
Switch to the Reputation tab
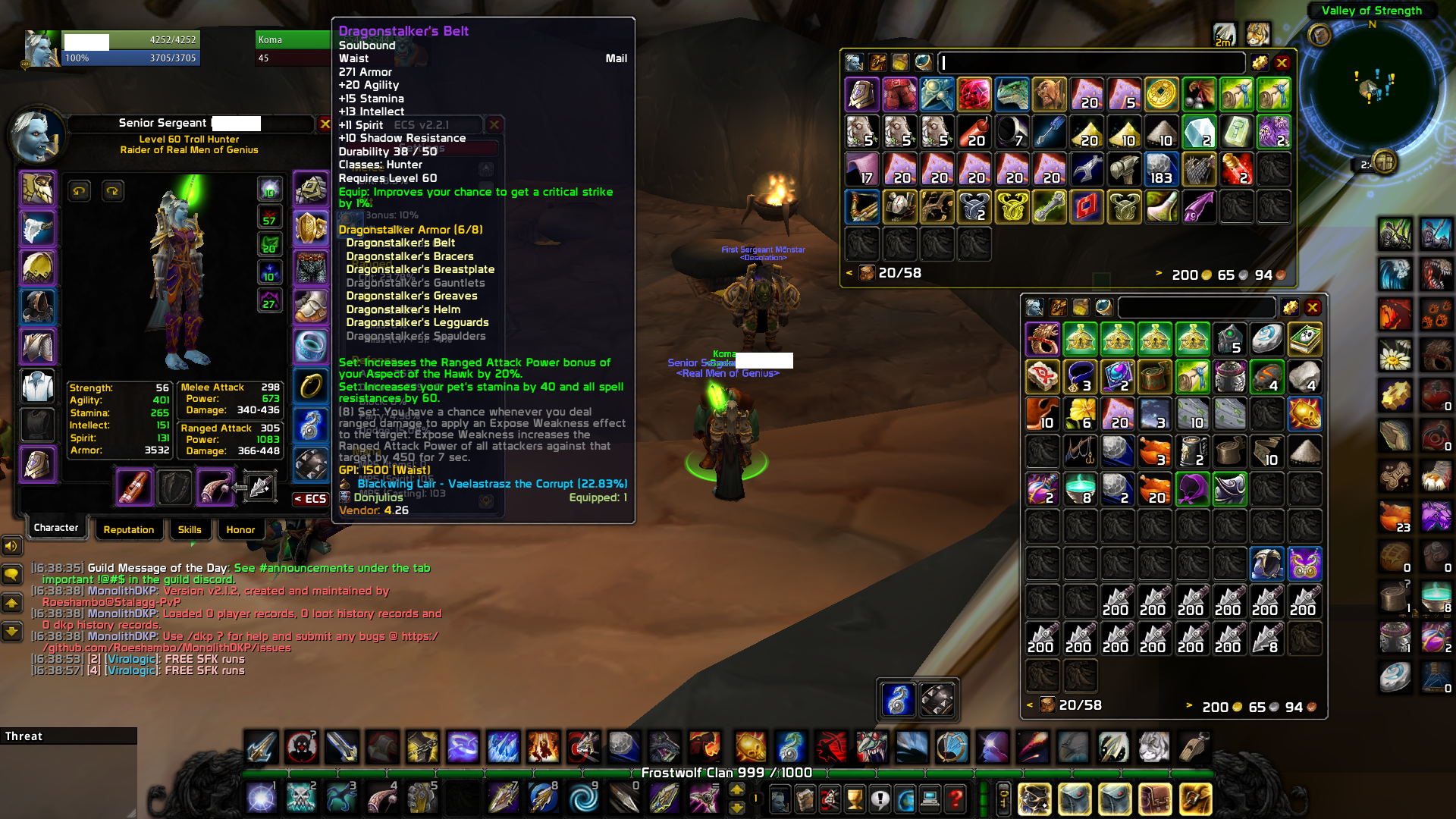click(x=129, y=529)
